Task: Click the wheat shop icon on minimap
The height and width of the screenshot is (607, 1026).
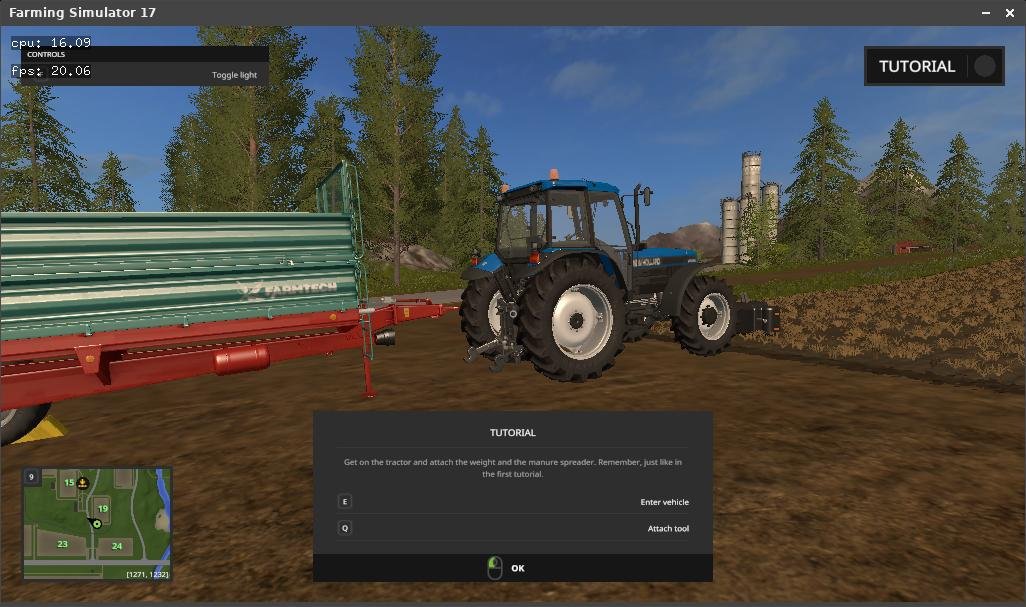Action: (83, 483)
